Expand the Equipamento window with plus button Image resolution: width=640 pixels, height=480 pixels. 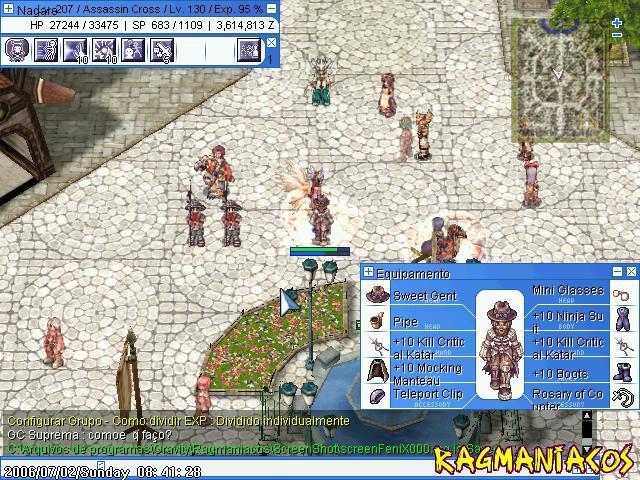click(368, 272)
